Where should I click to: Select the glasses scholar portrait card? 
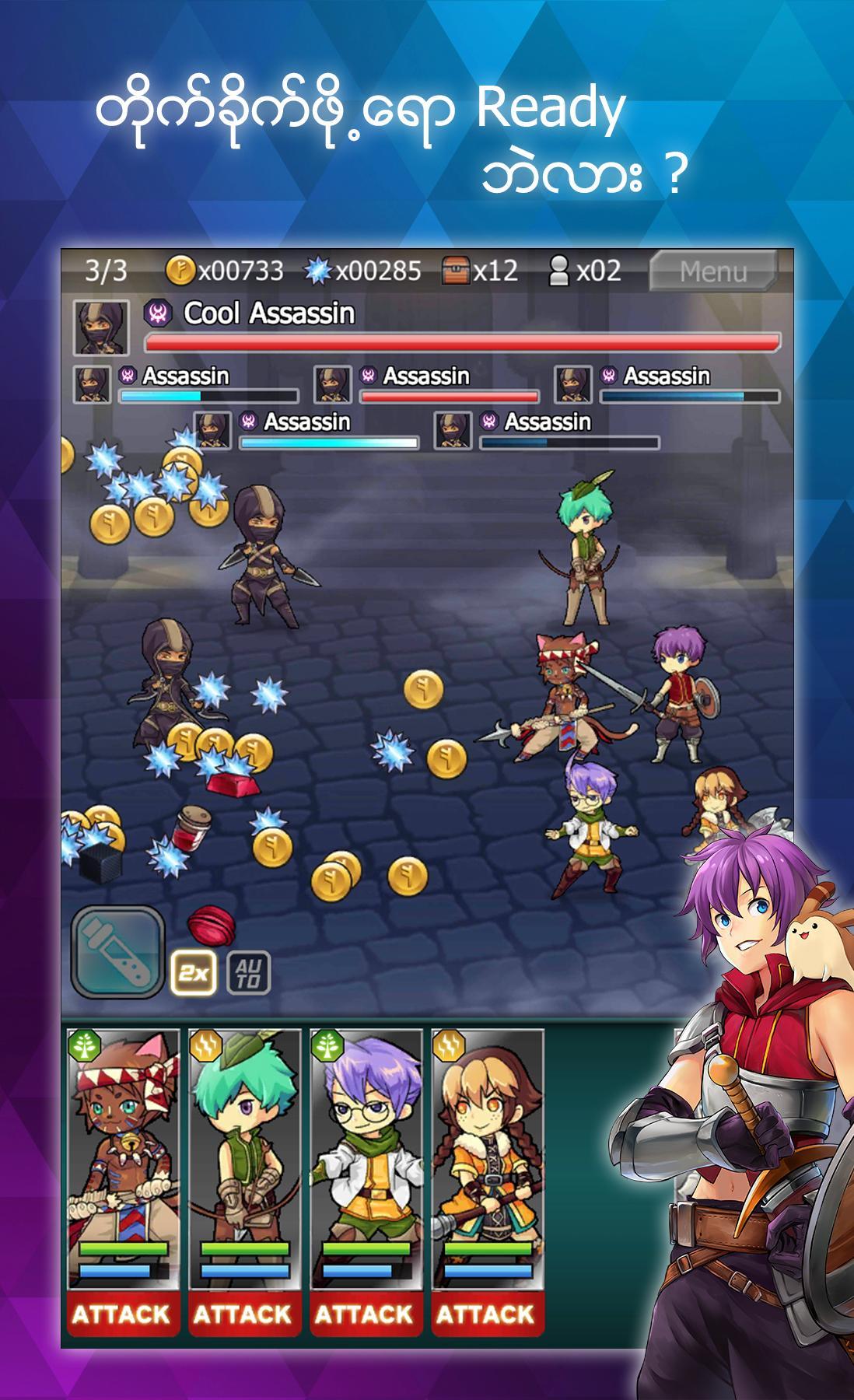[x=365, y=1151]
